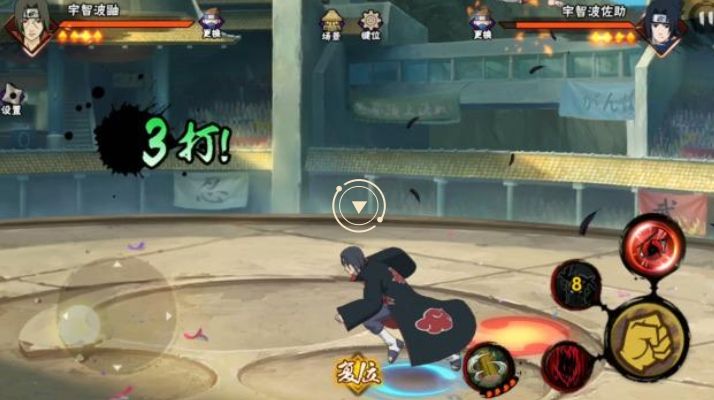Open the 场景 scene selector

coord(332,23)
